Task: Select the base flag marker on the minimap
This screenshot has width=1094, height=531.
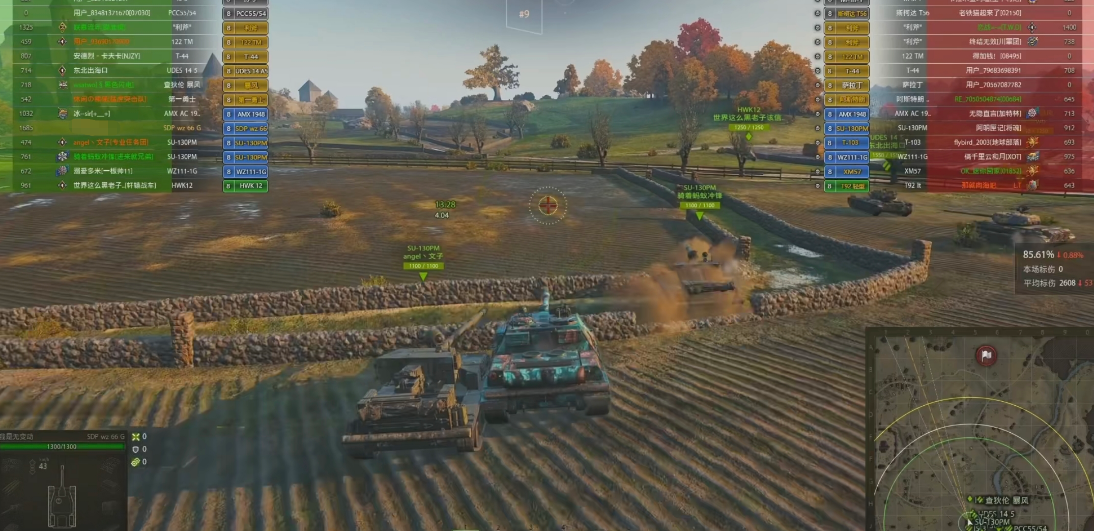Action: (x=986, y=355)
